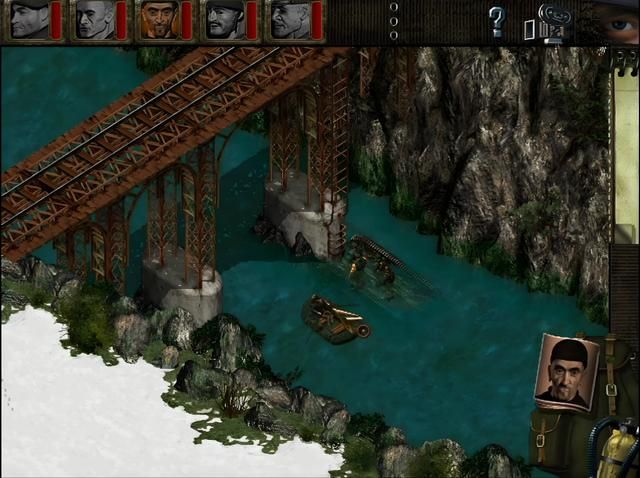Select the bald bareheaded commando portrait

[95, 20]
